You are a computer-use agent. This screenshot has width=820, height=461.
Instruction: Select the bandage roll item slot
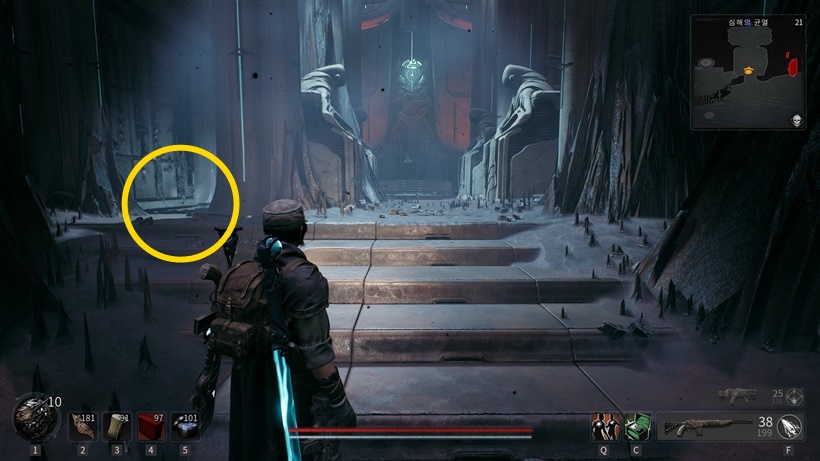(x=116, y=426)
